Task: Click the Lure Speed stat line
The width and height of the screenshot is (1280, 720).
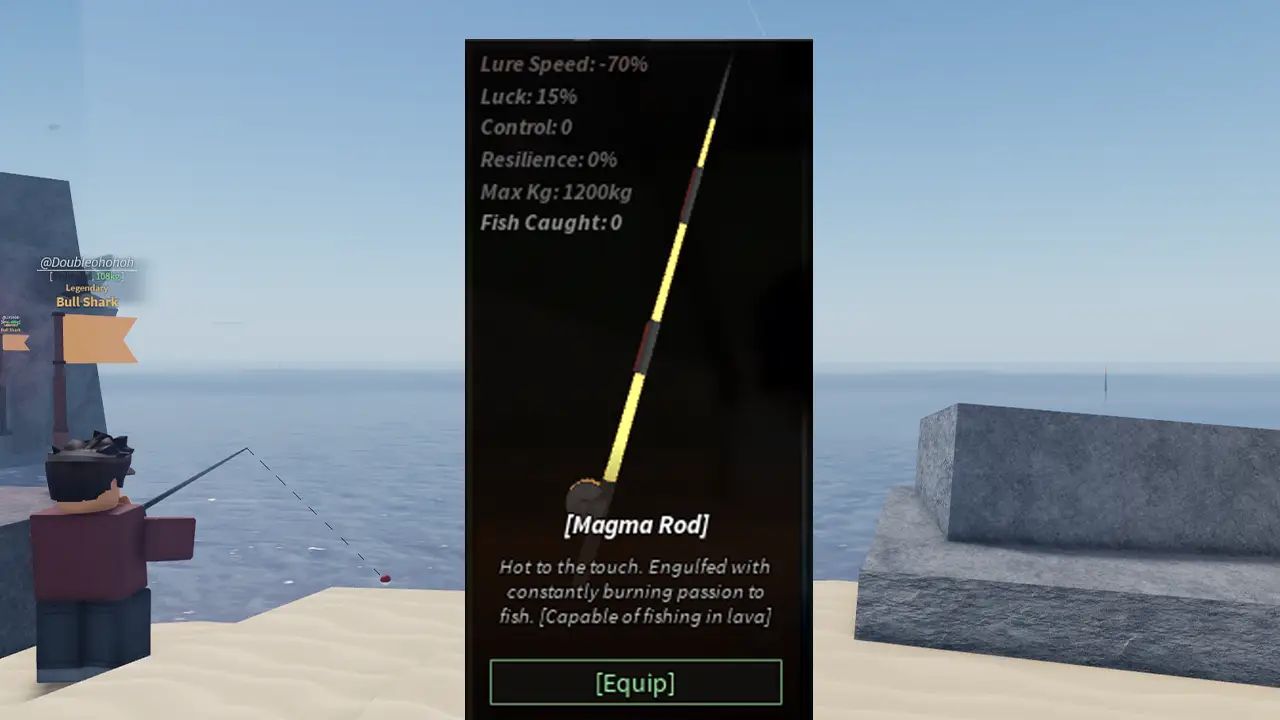Action: pyautogui.click(x=562, y=64)
